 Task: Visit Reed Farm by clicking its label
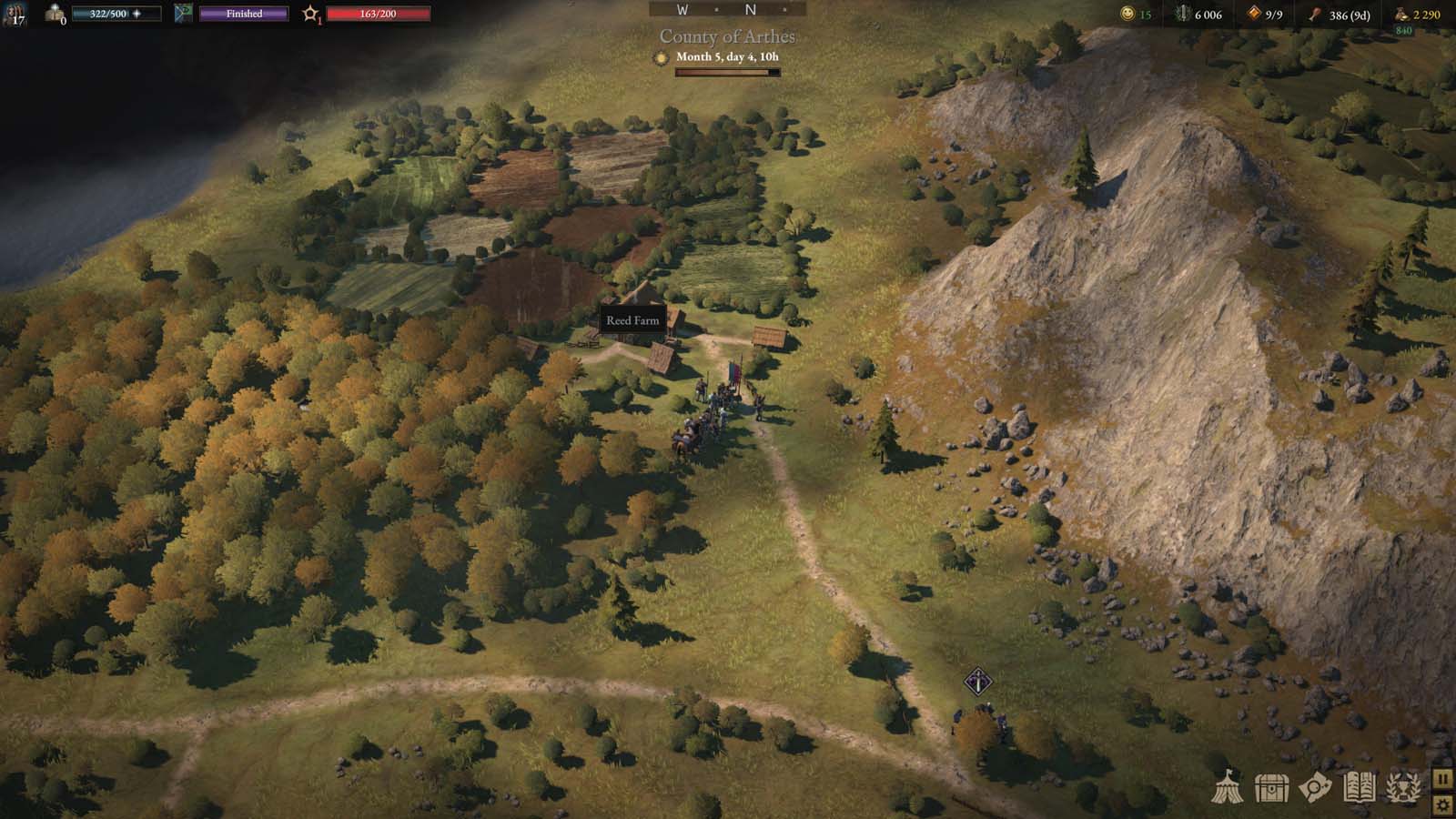633,321
